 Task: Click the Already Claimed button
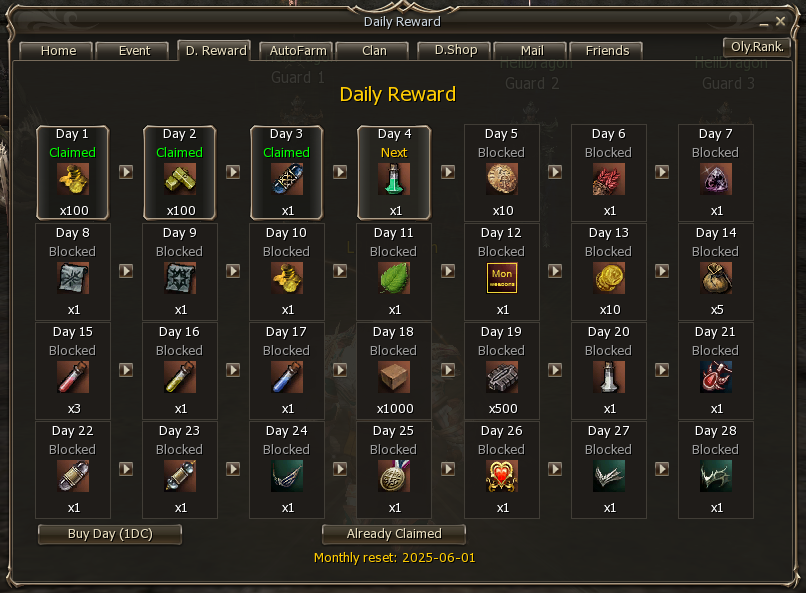[x=394, y=534]
